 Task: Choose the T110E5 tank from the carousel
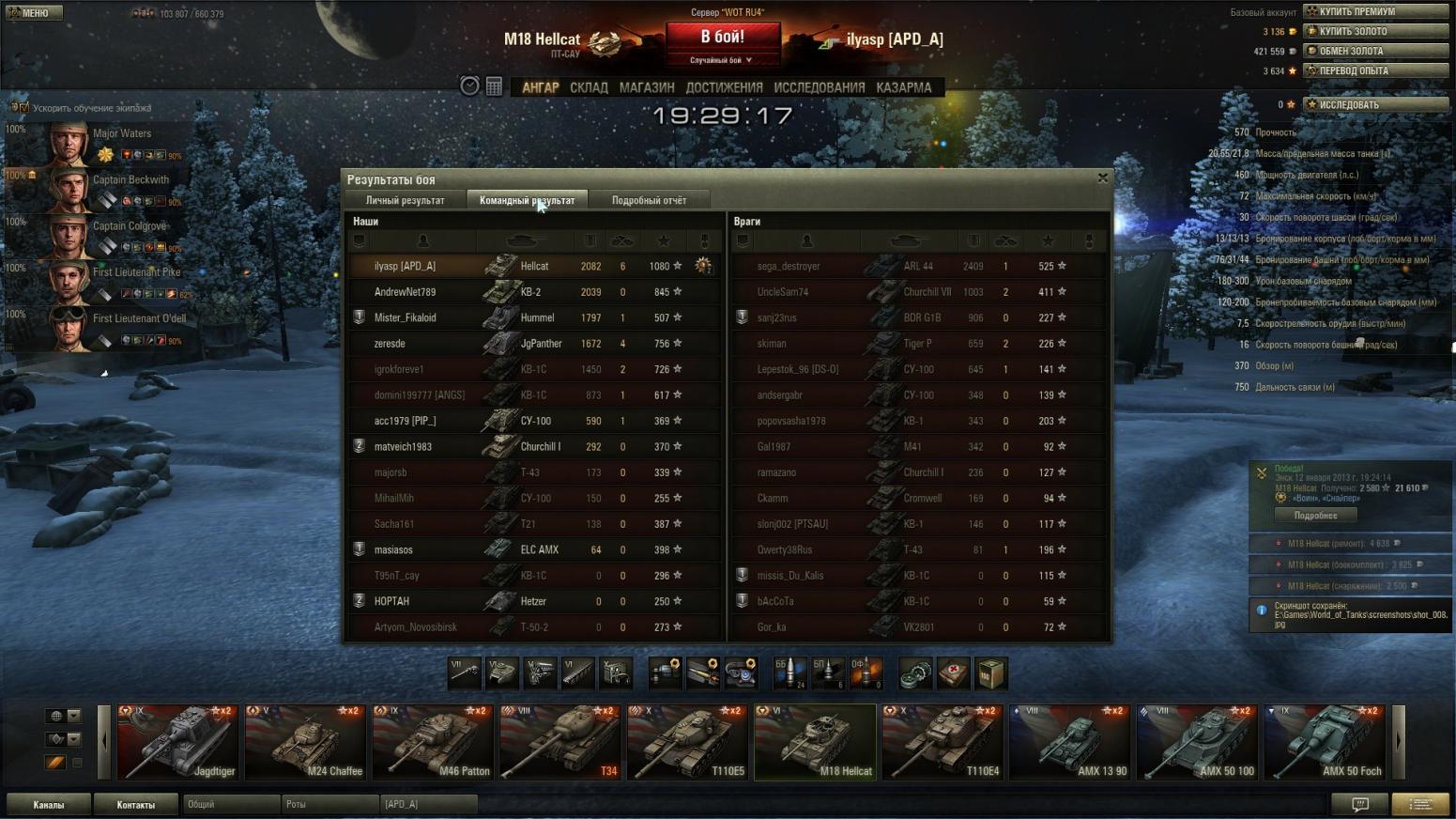pos(688,743)
